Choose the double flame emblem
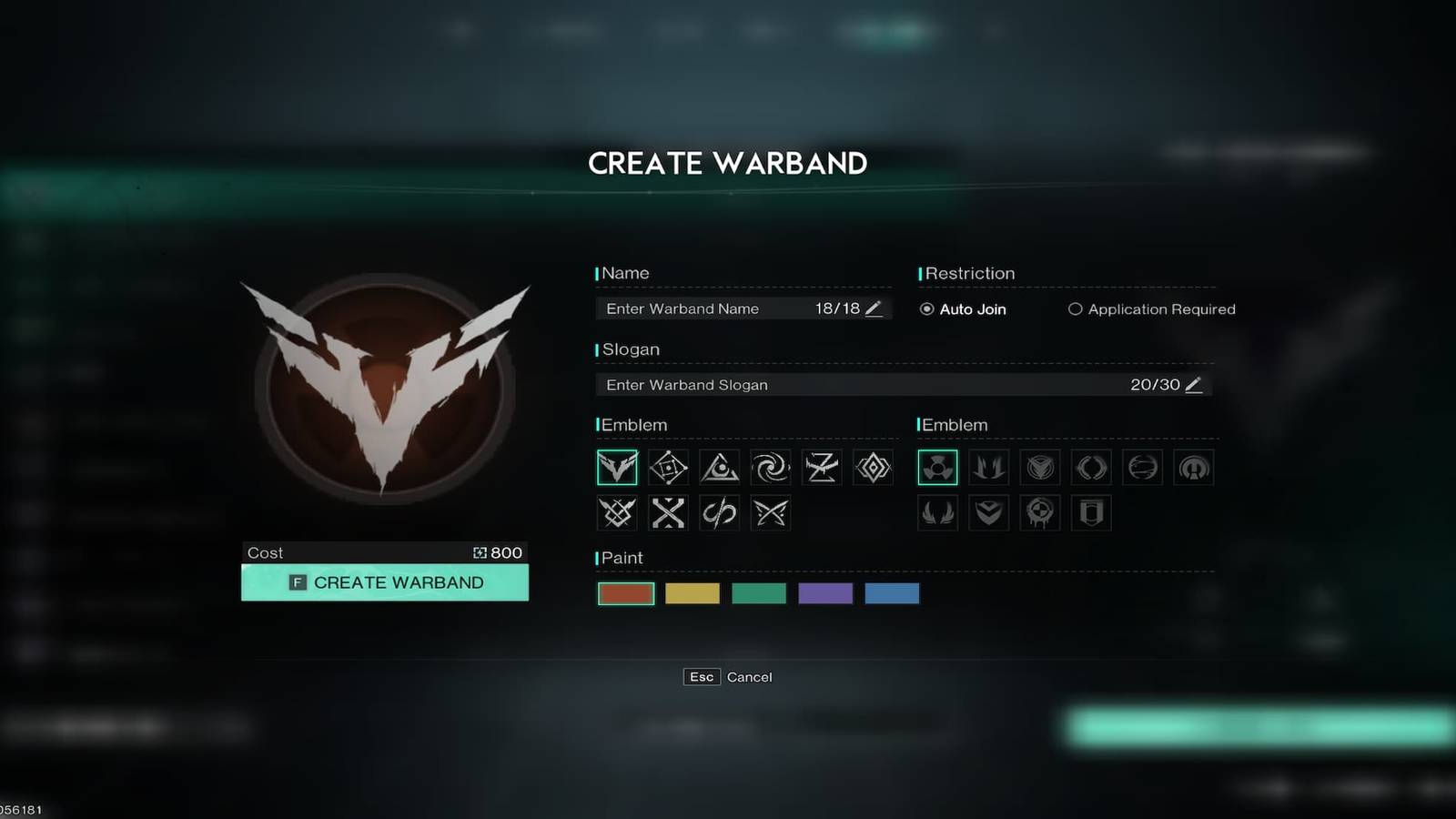Viewport: 1456px width, 819px height. [988, 467]
